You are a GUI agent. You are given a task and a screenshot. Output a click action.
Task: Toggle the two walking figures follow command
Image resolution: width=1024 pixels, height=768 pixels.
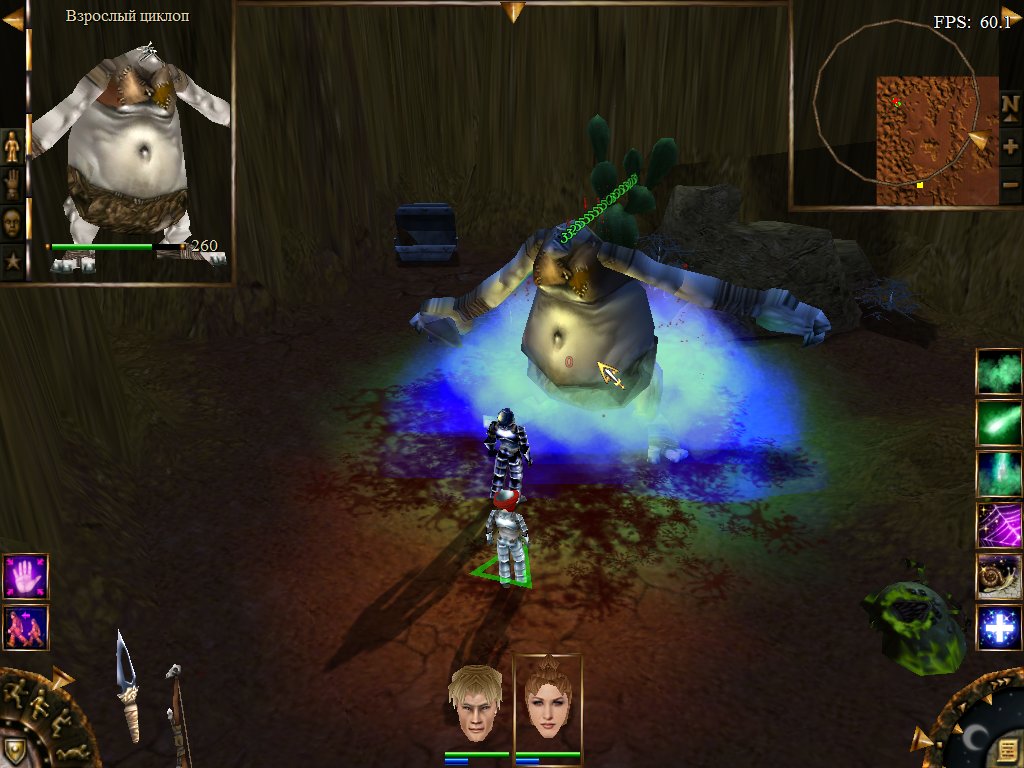(x=25, y=628)
